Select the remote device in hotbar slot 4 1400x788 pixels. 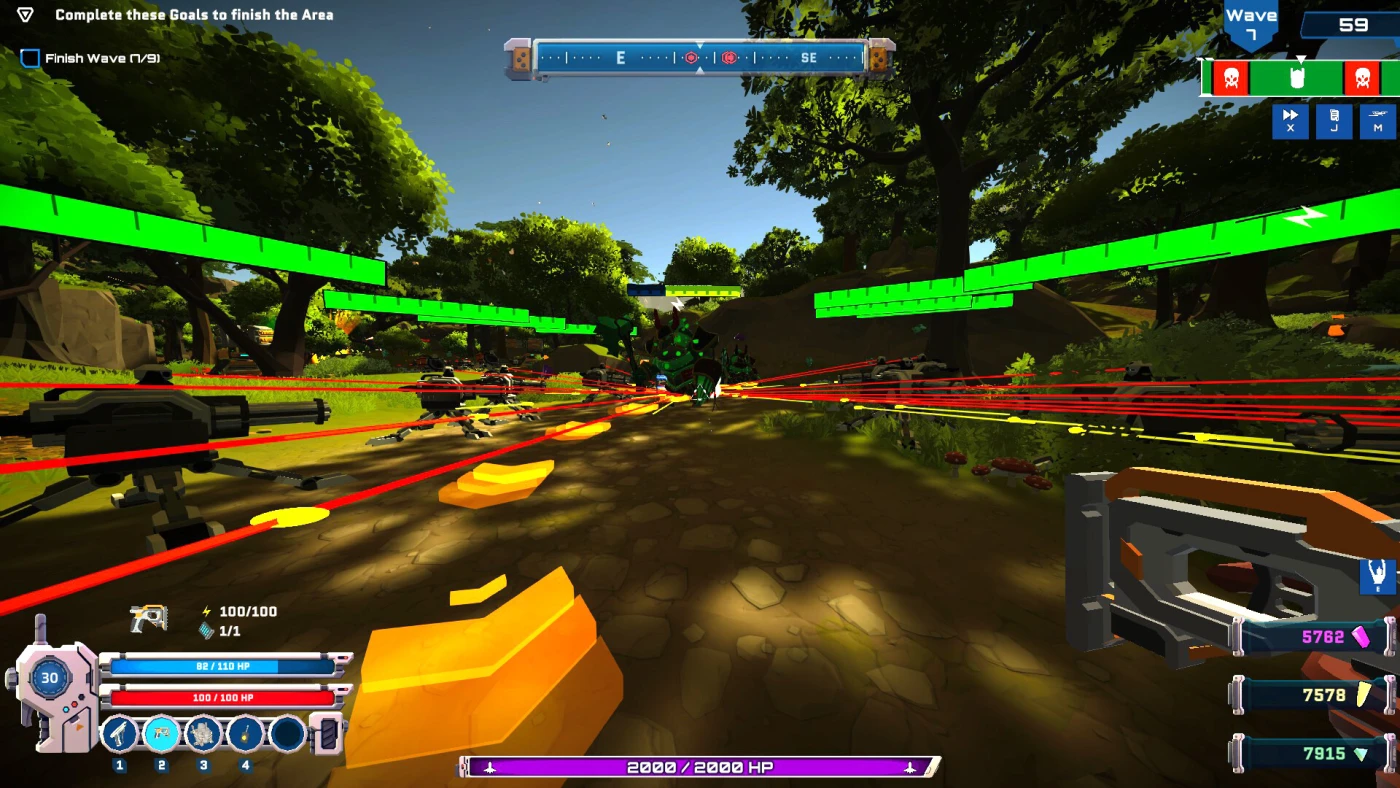click(245, 735)
